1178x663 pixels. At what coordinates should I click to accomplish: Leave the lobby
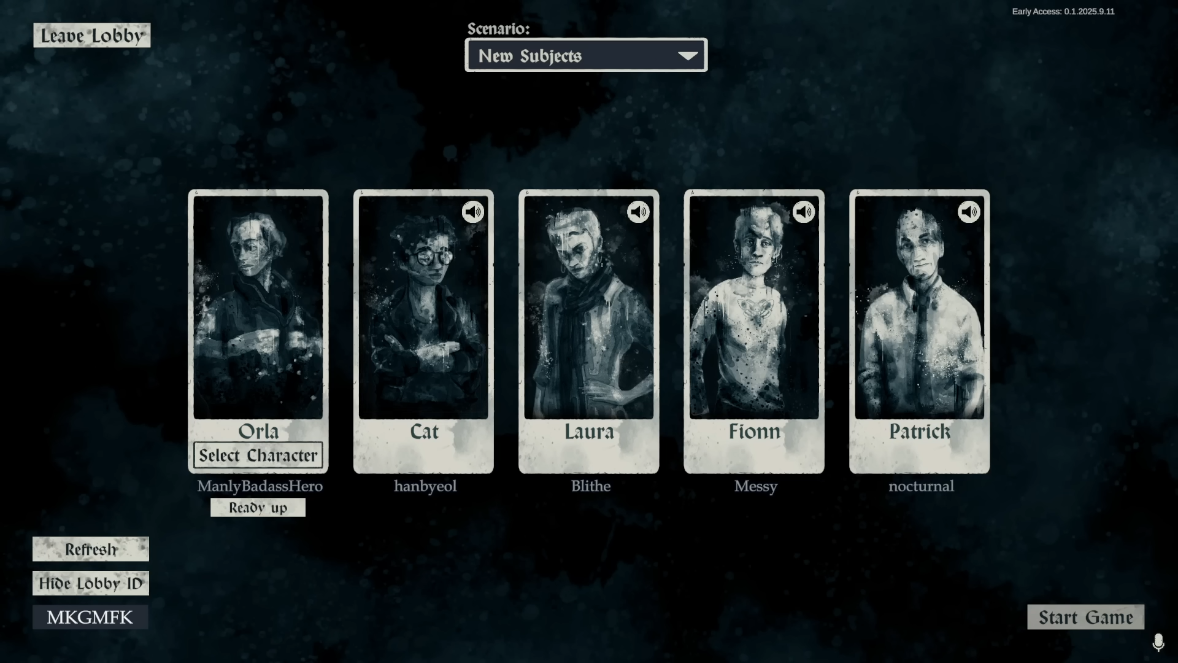(92, 36)
